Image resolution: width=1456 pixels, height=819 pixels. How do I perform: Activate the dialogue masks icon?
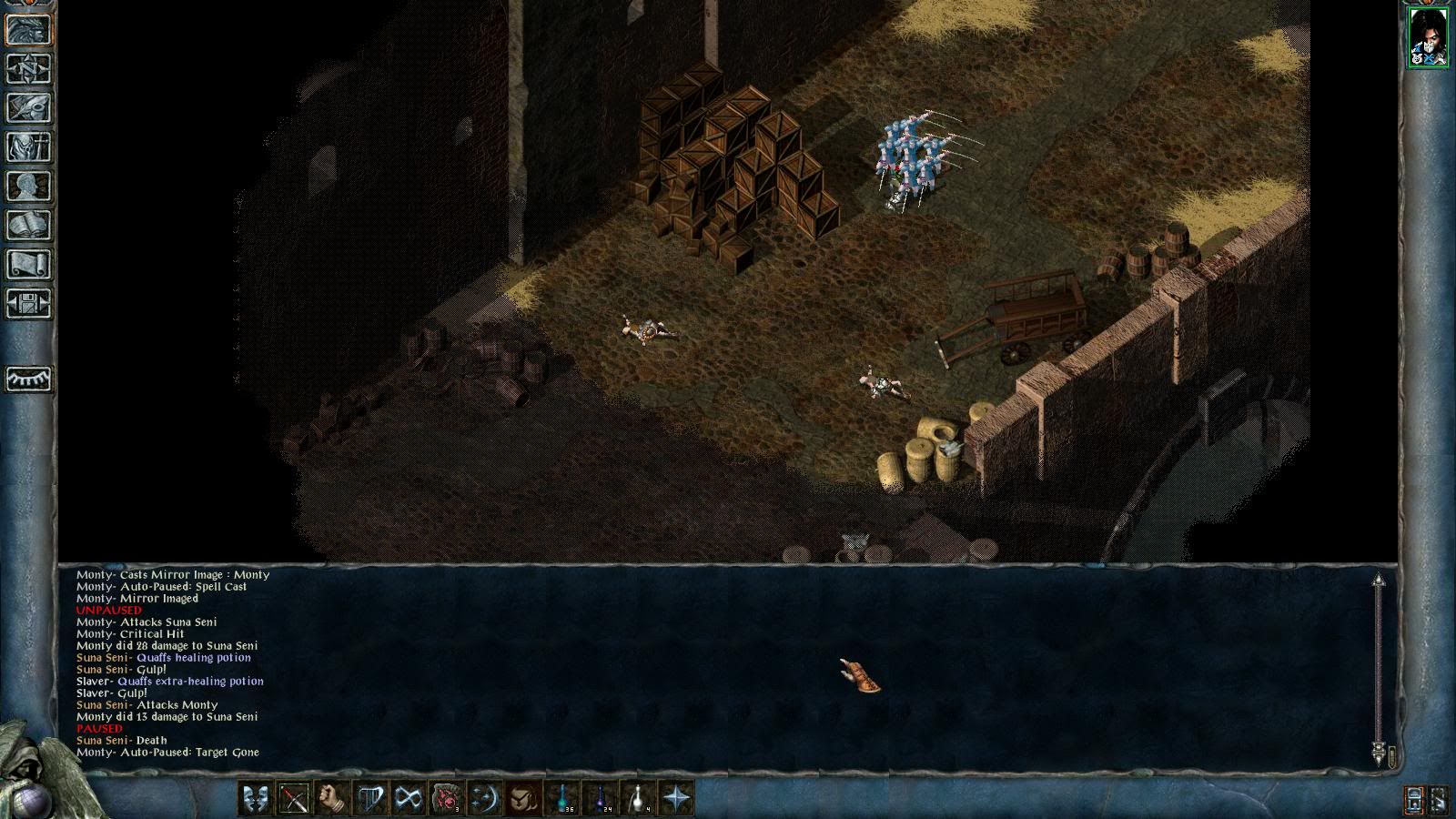click(x=256, y=799)
